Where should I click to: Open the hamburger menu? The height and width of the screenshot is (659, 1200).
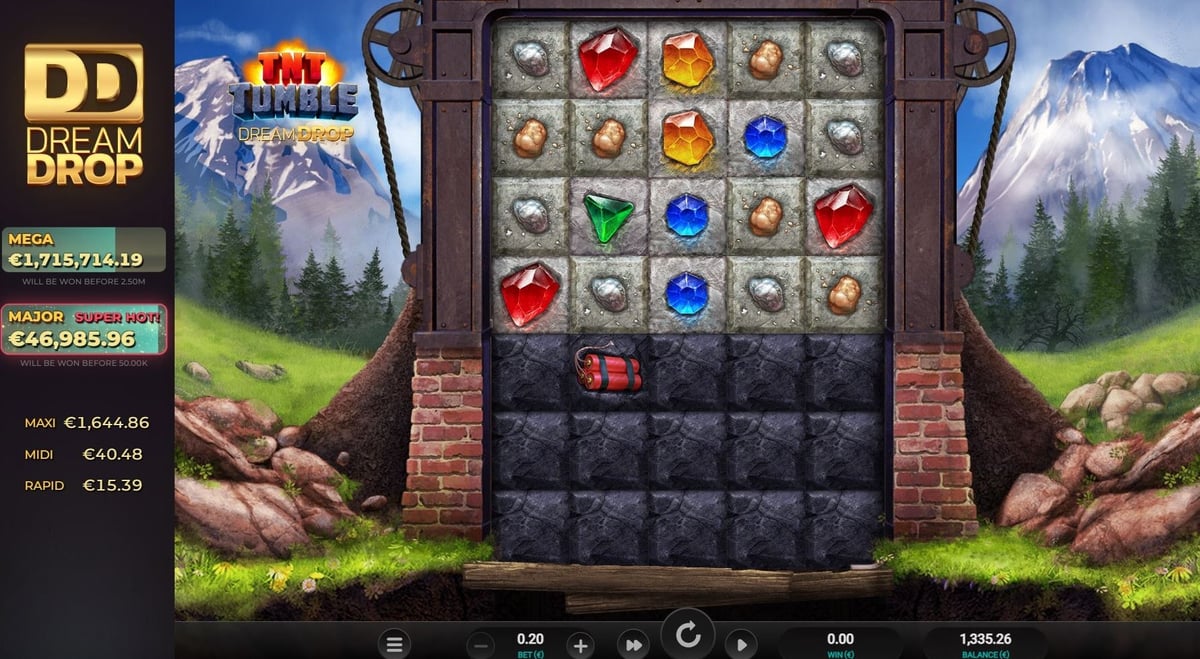point(395,645)
